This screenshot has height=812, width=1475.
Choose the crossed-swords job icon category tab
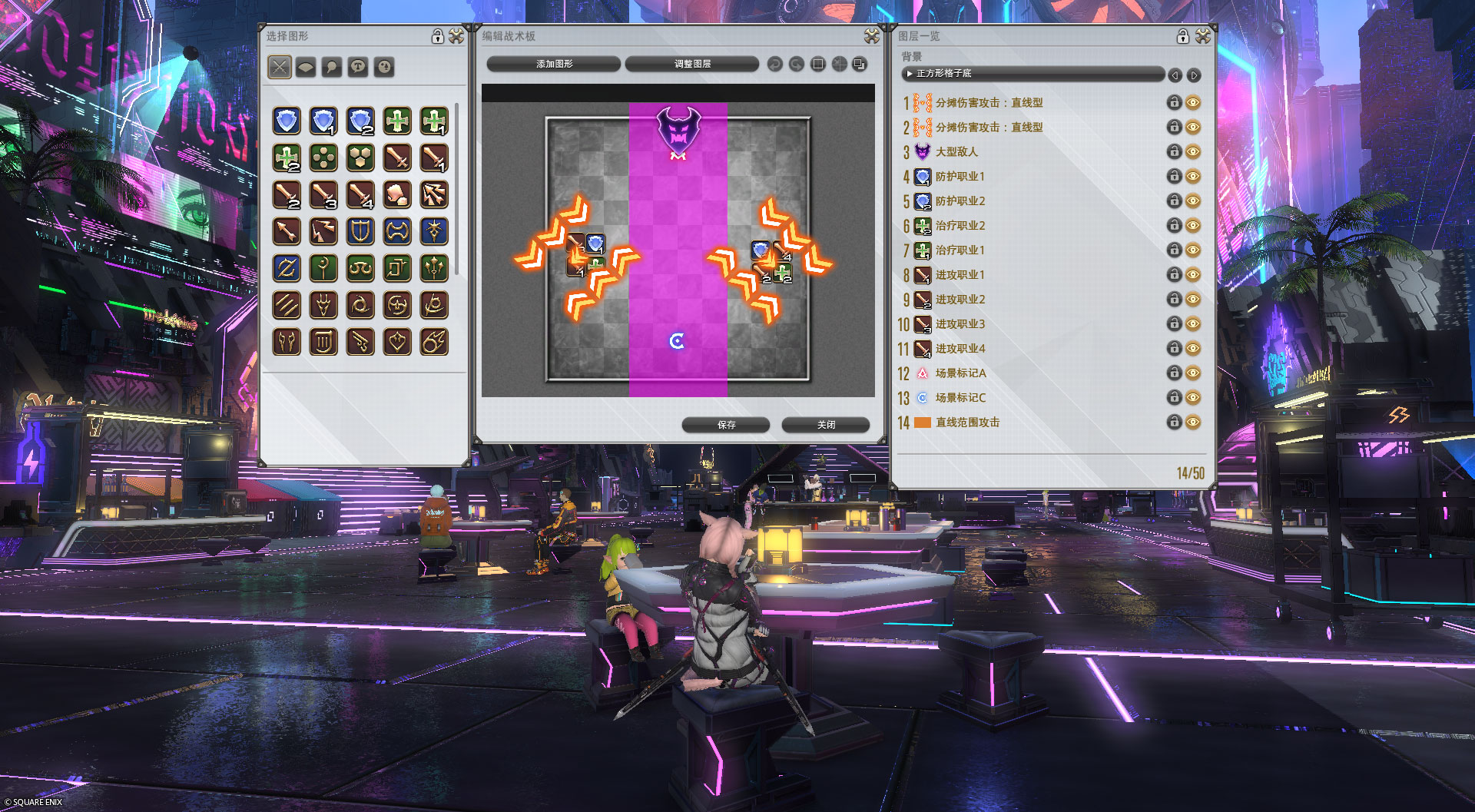pos(280,67)
